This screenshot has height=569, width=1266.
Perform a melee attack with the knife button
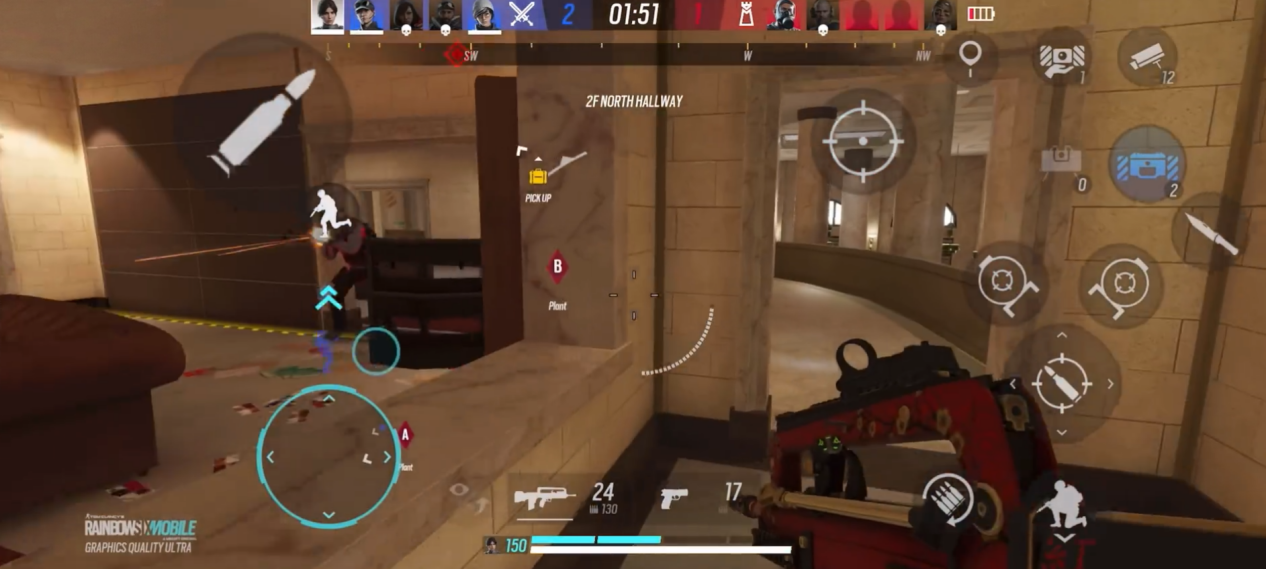pos(1211,230)
